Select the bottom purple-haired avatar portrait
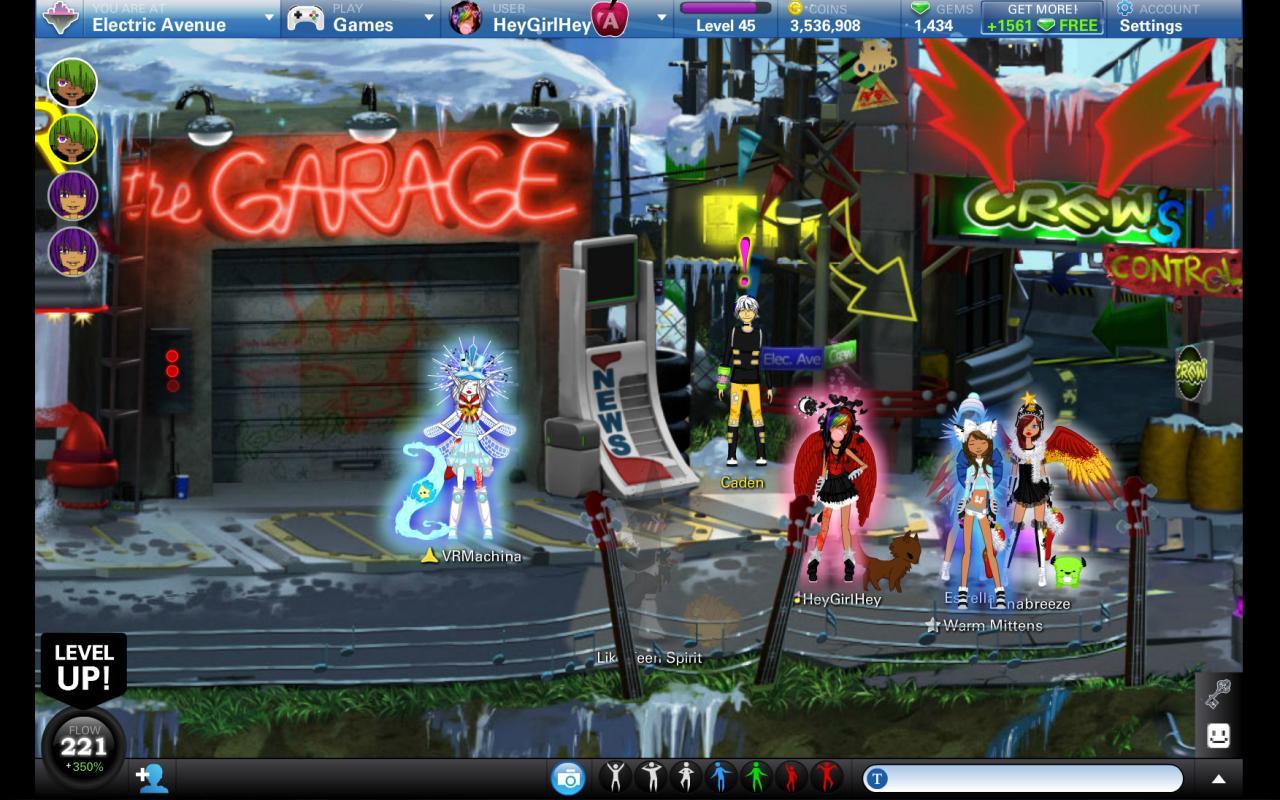Viewport: 1280px width, 800px height. tap(72, 251)
